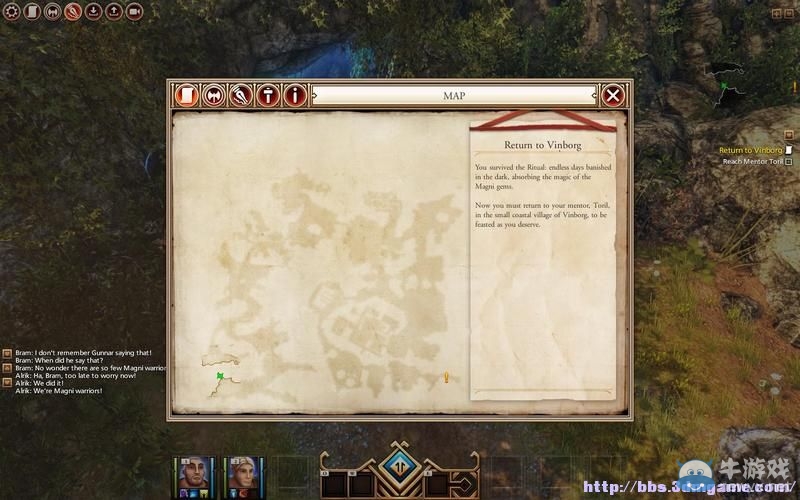
Task: Open the skills brush tab in map window
Action: [240, 95]
